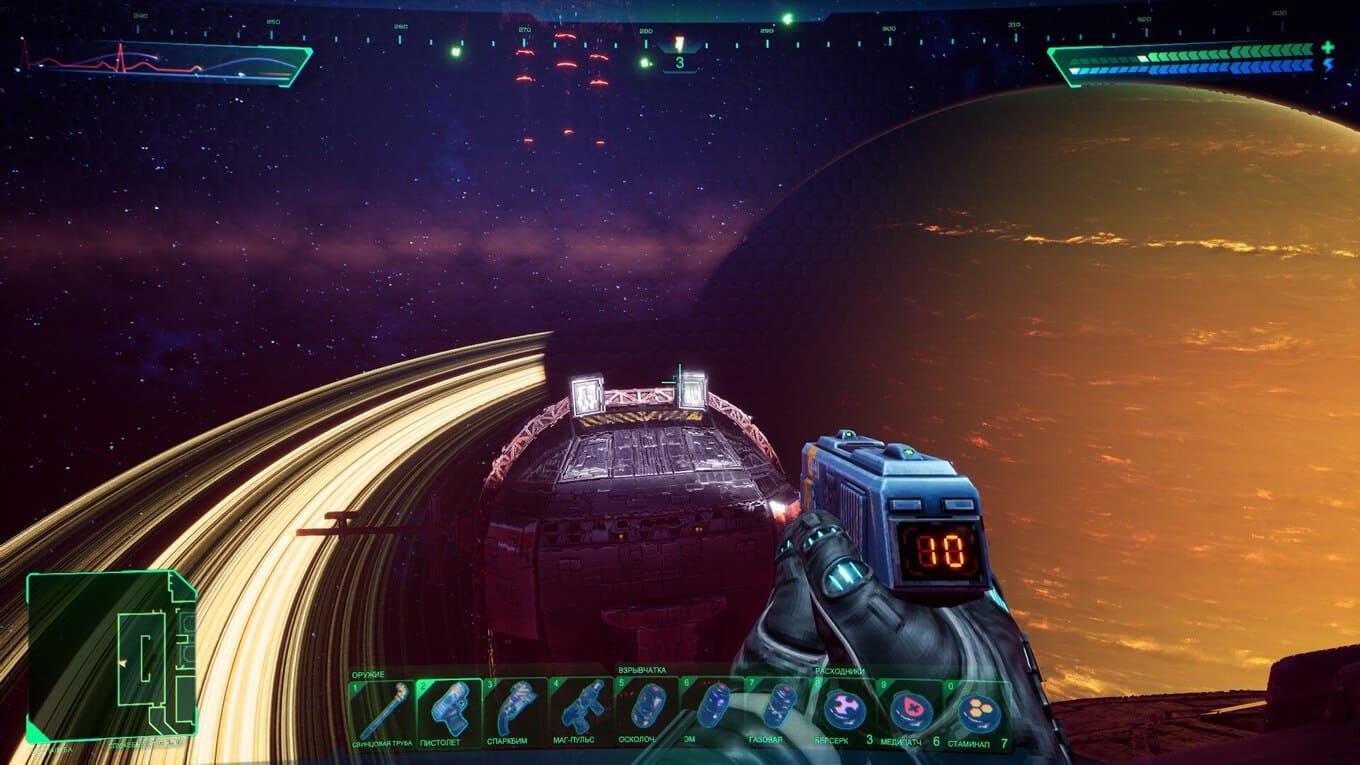Switch to the Спаркбим weapon
Image resolution: width=1360 pixels, height=765 pixels.
[x=515, y=714]
